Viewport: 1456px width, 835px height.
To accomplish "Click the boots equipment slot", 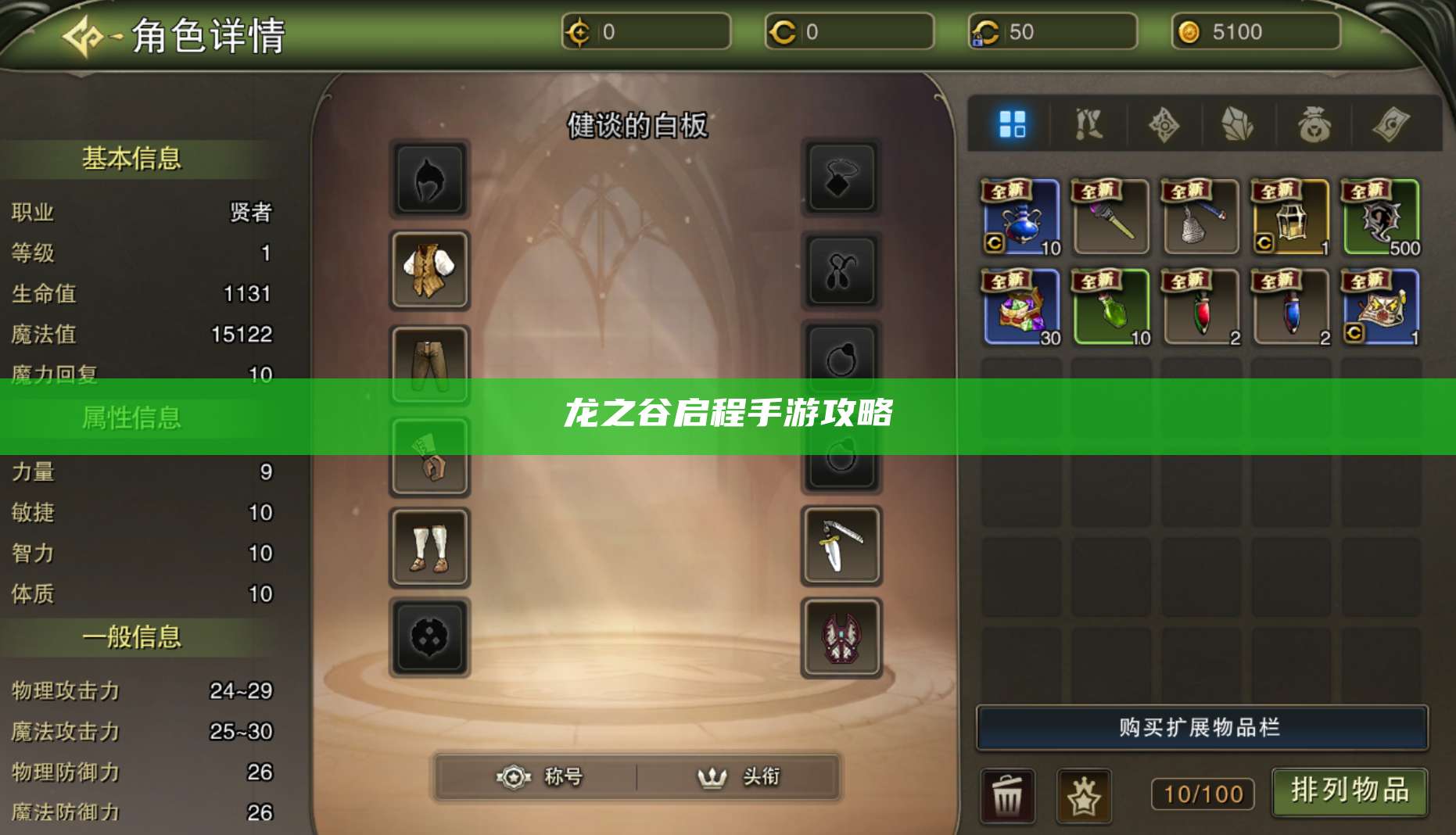I will pos(430,547).
